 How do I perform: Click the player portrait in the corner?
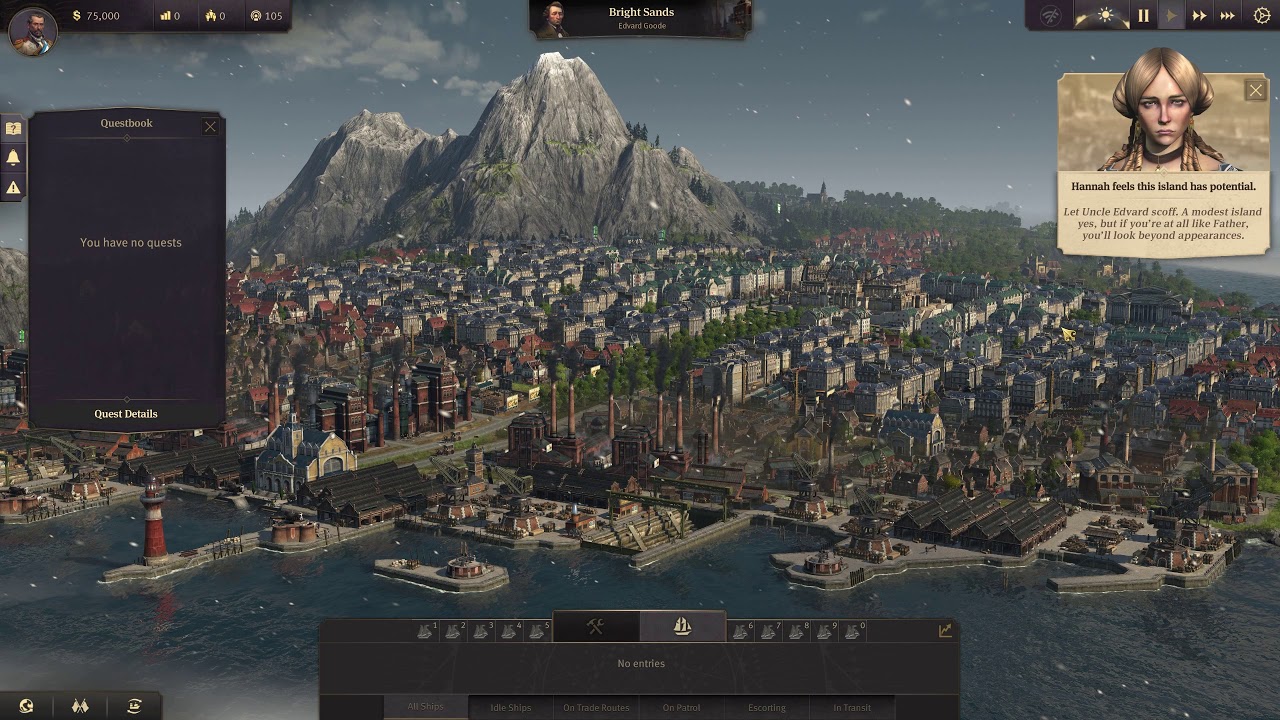pos(32,30)
